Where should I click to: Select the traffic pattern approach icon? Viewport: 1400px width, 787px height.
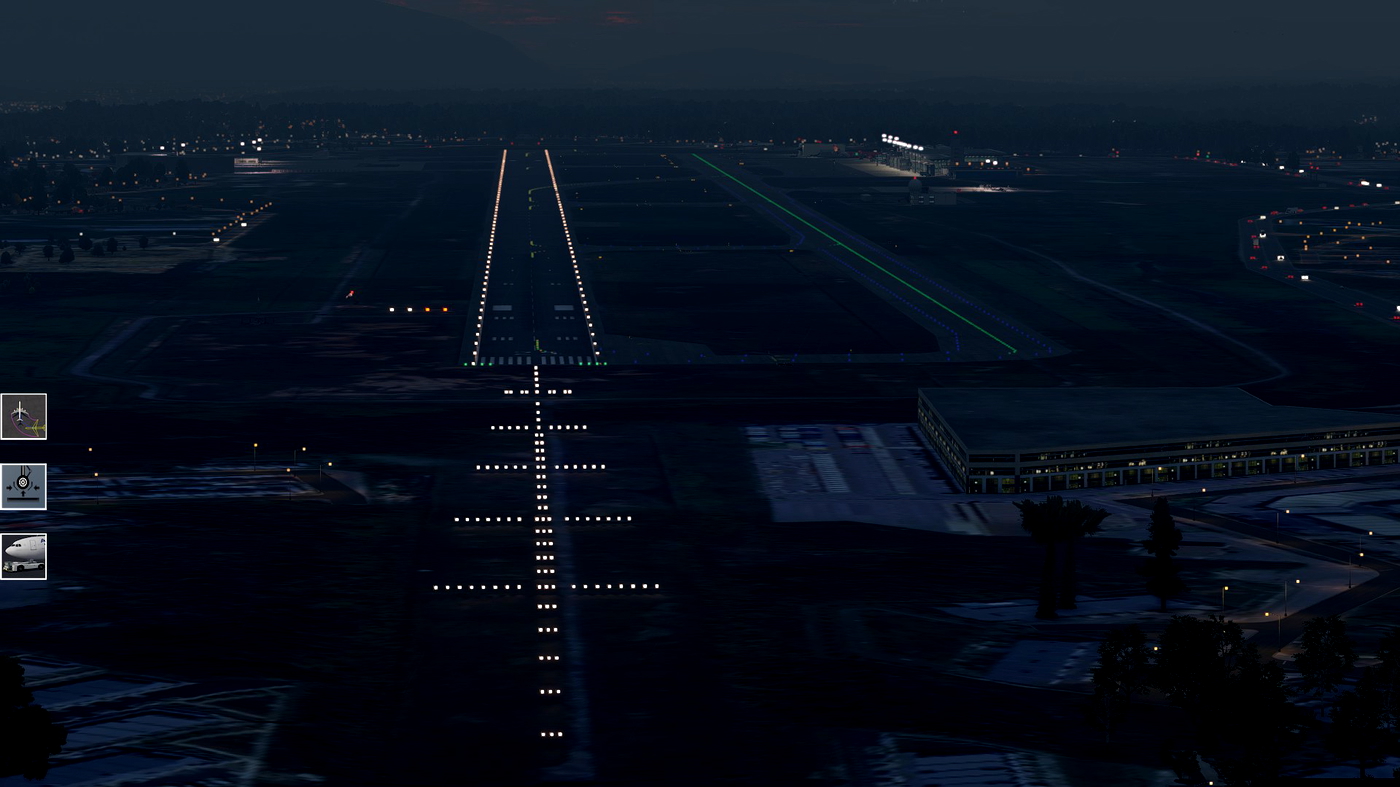[x=24, y=414]
